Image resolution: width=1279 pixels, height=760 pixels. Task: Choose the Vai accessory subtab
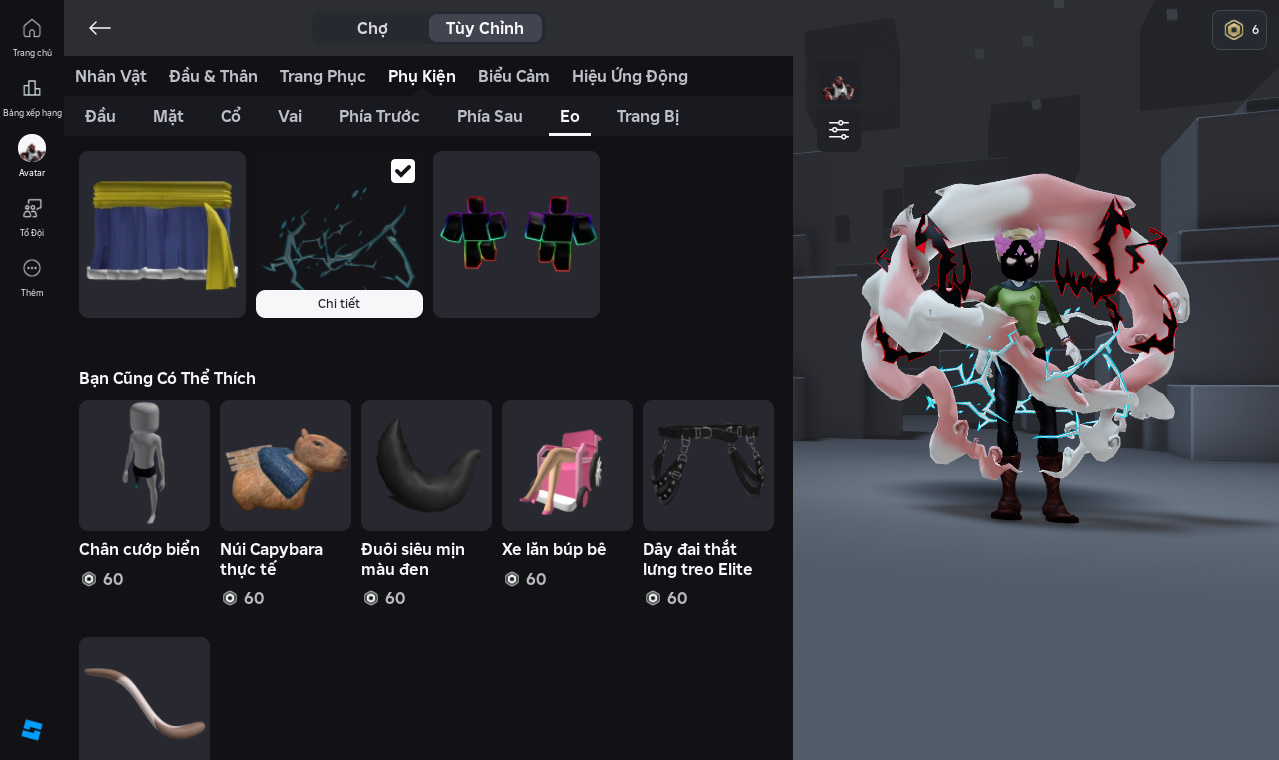[x=290, y=116]
